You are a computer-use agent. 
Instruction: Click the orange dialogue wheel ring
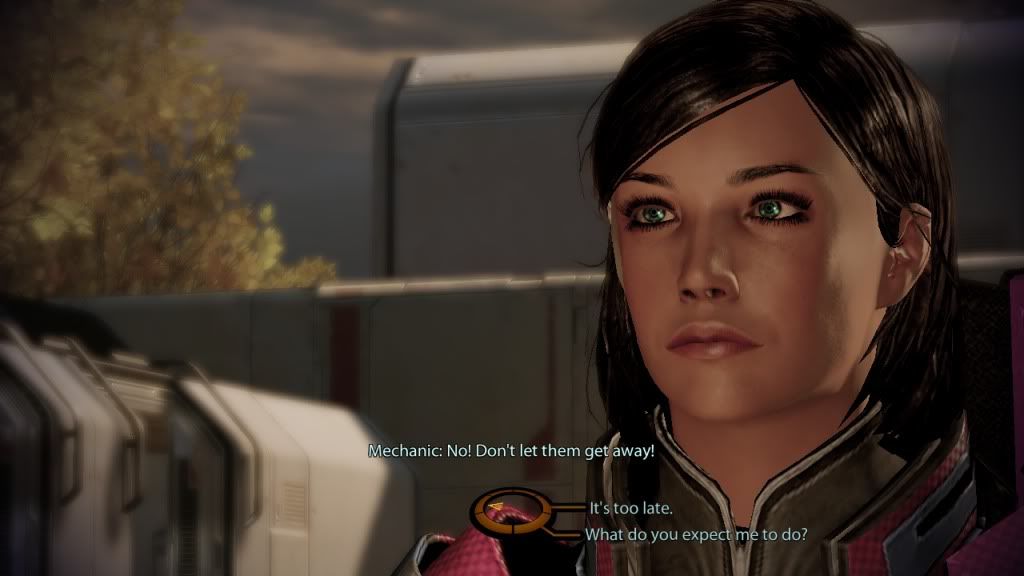point(509,514)
